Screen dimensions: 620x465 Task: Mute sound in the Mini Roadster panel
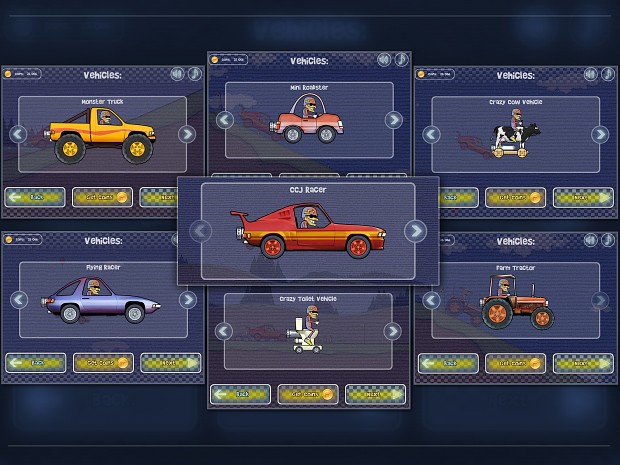pos(385,59)
